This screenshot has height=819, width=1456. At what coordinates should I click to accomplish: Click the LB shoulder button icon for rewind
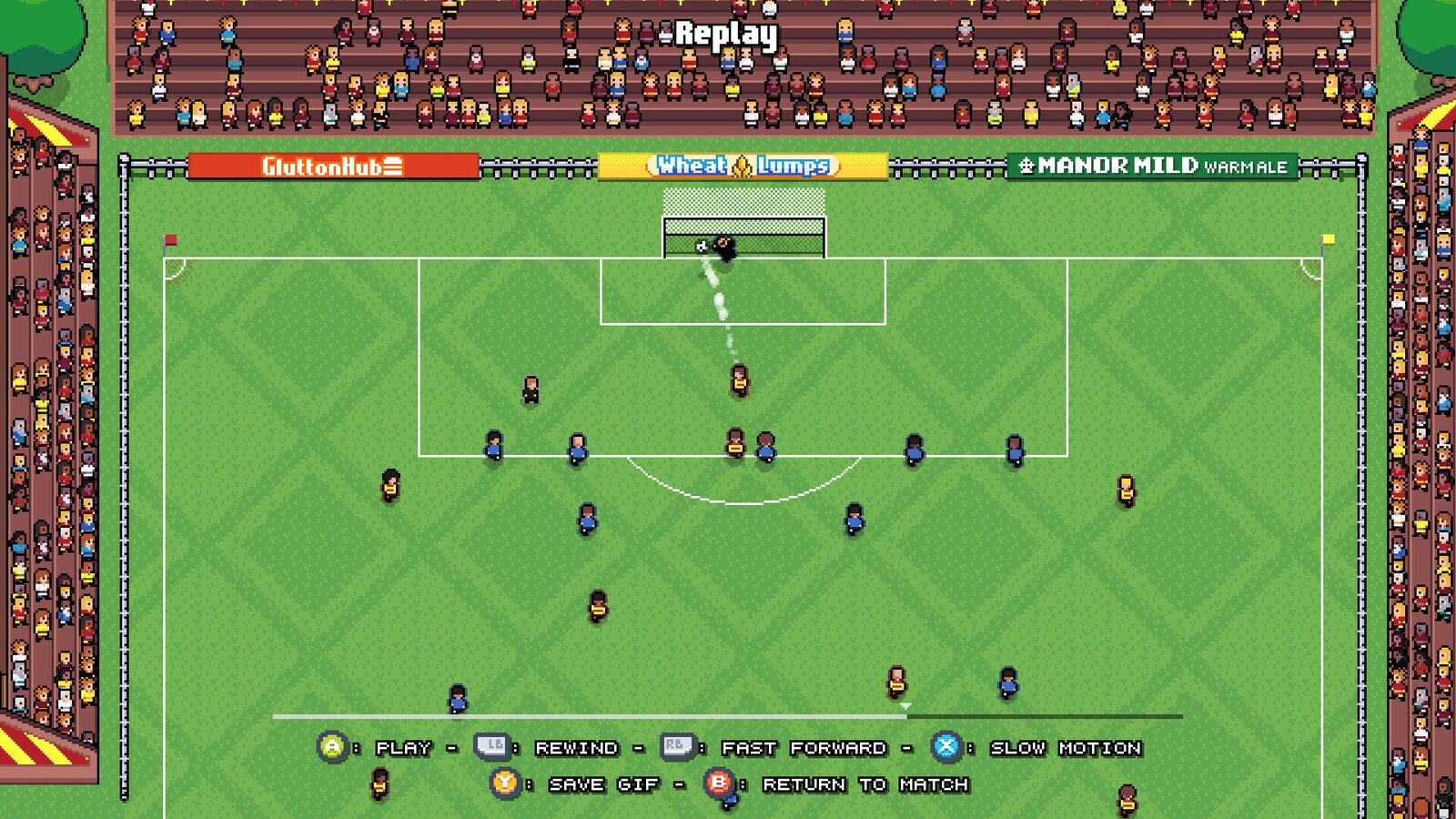[x=492, y=748]
